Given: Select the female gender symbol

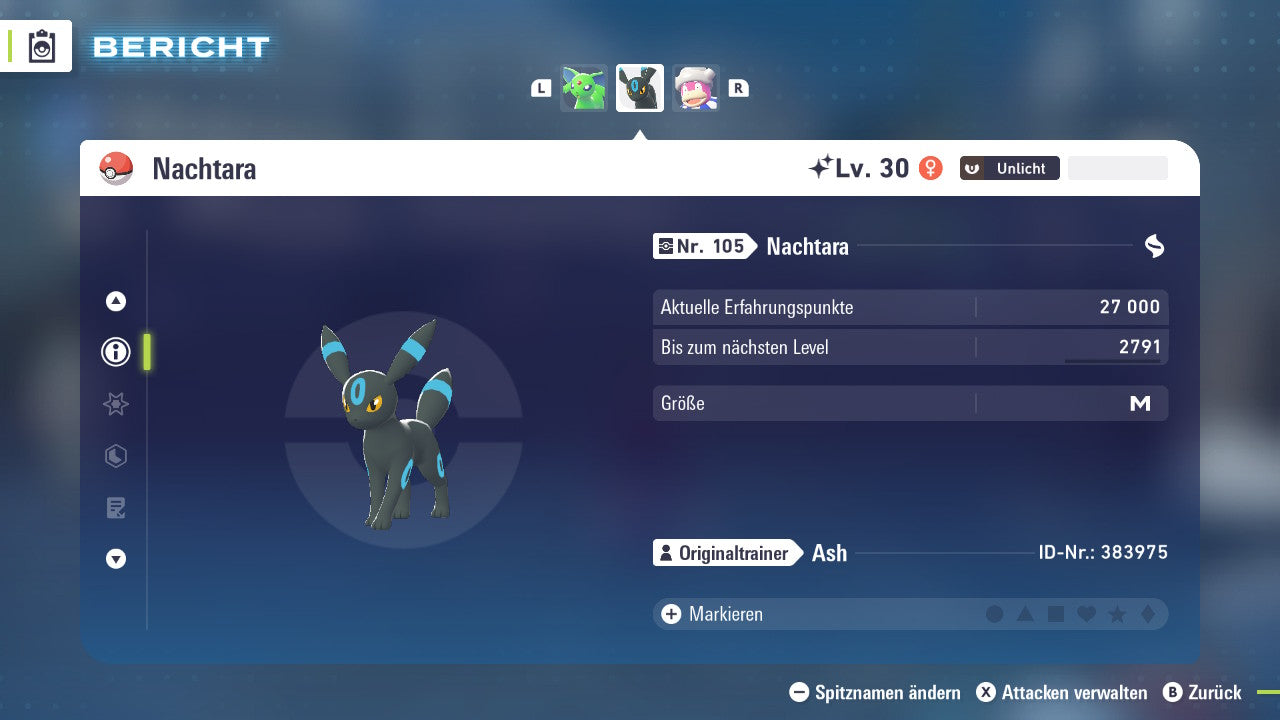Looking at the screenshot, I should pos(930,168).
